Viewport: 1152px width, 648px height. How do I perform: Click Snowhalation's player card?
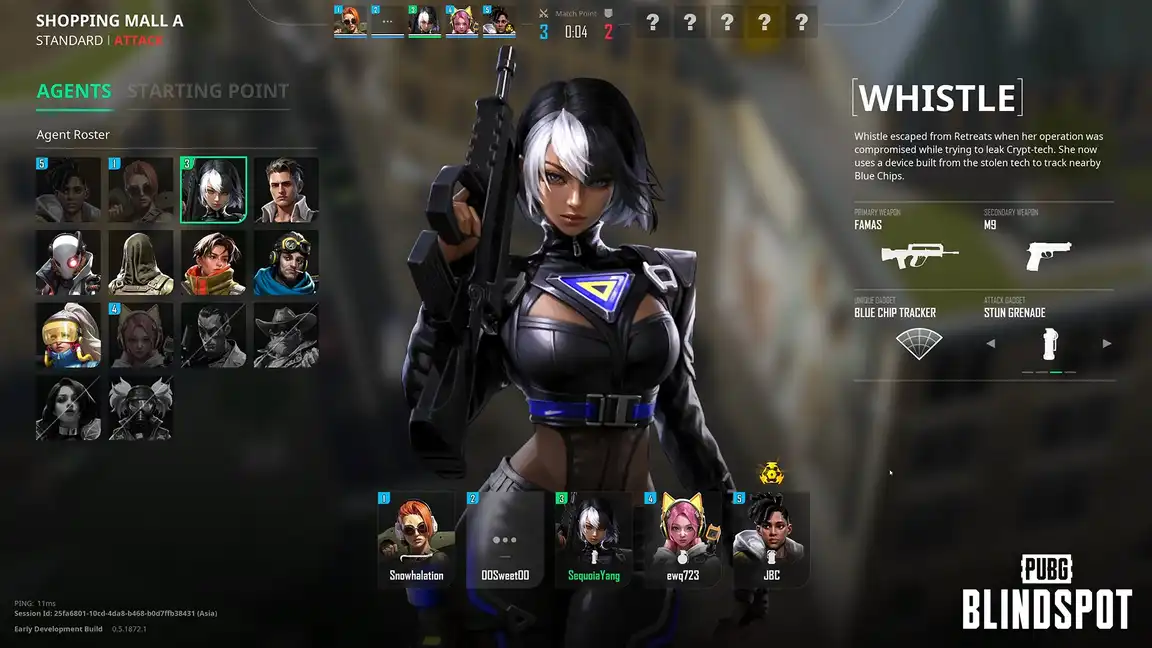pyautogui.click(x=416, y=539)
